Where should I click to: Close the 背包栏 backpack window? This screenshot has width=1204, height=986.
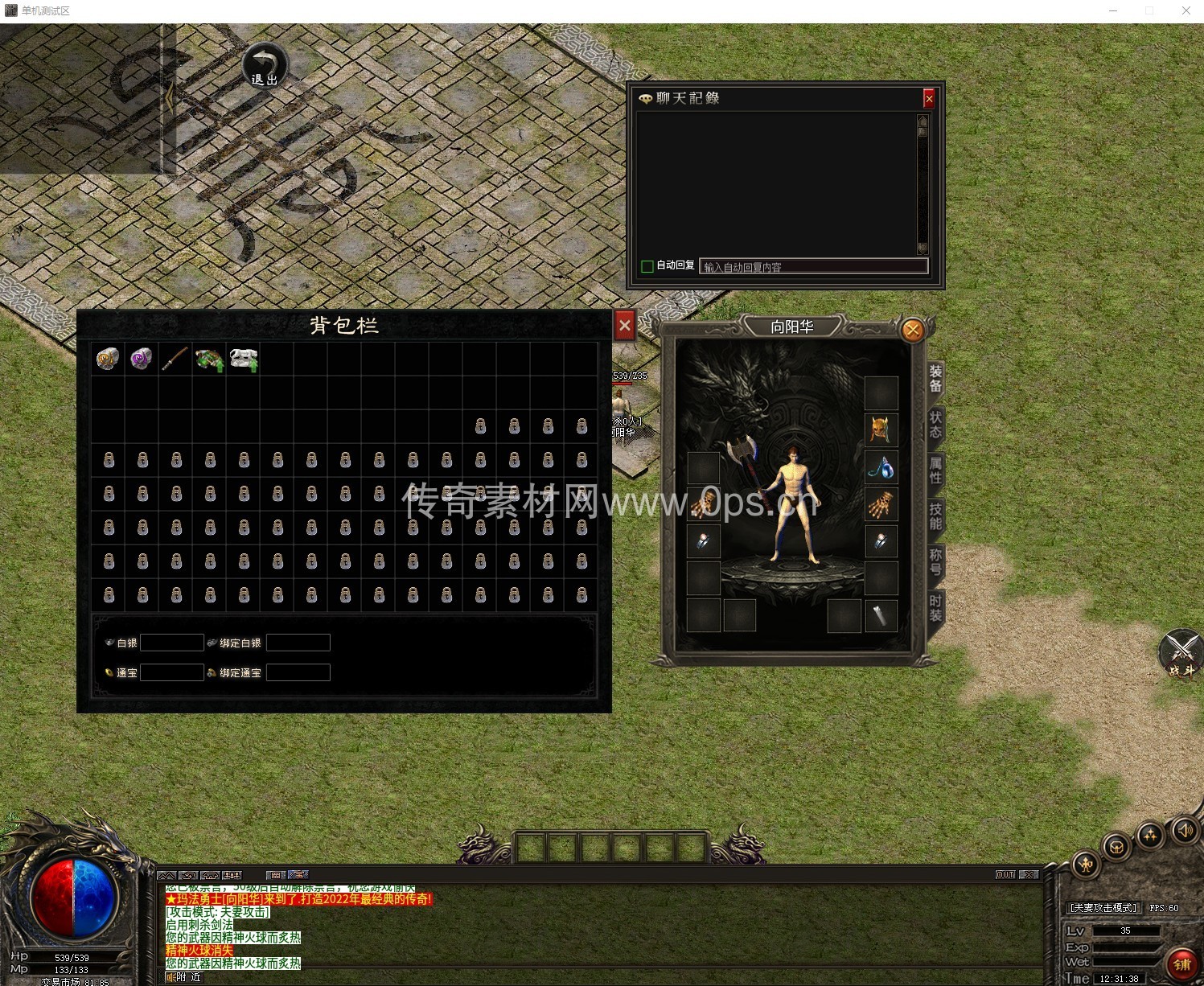click(x=624, y=326)
